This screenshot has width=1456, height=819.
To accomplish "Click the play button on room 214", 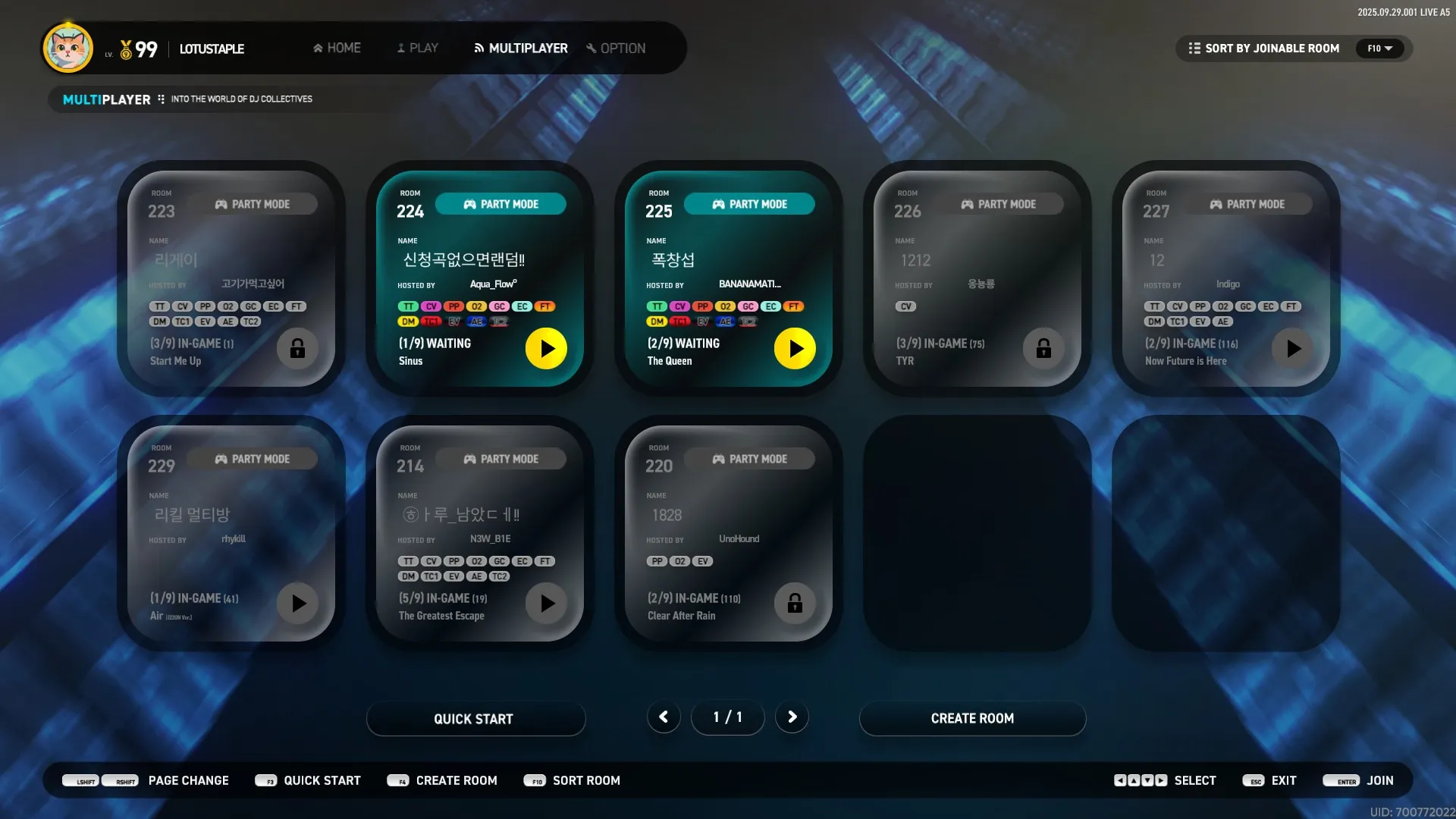I will click(546, 603).
